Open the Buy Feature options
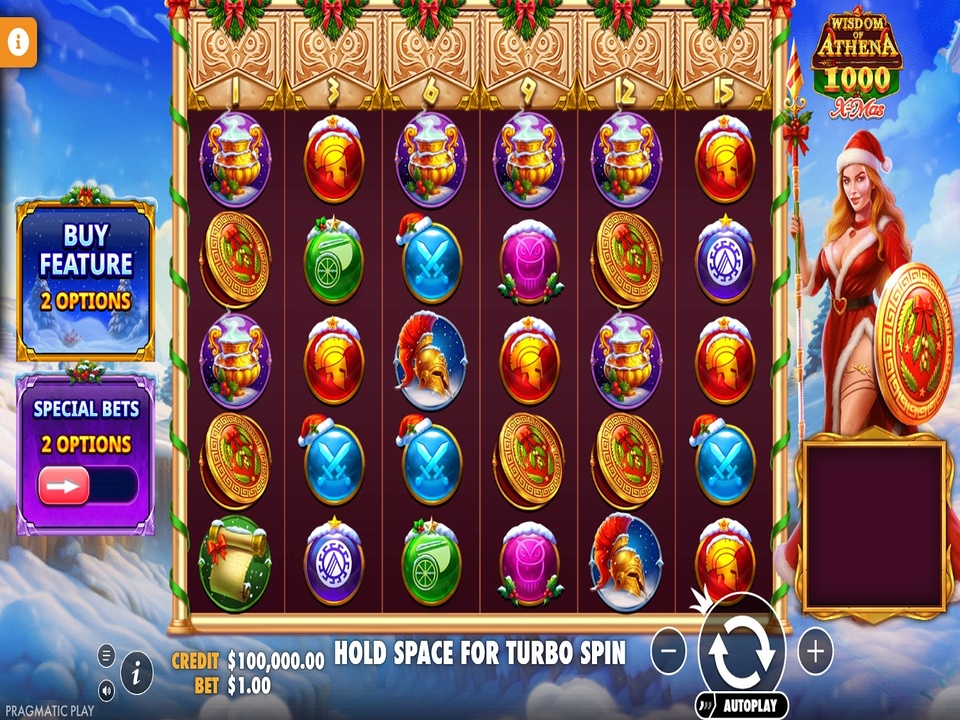This screenshot has width=960, height=720. click(x=86, y=278)
